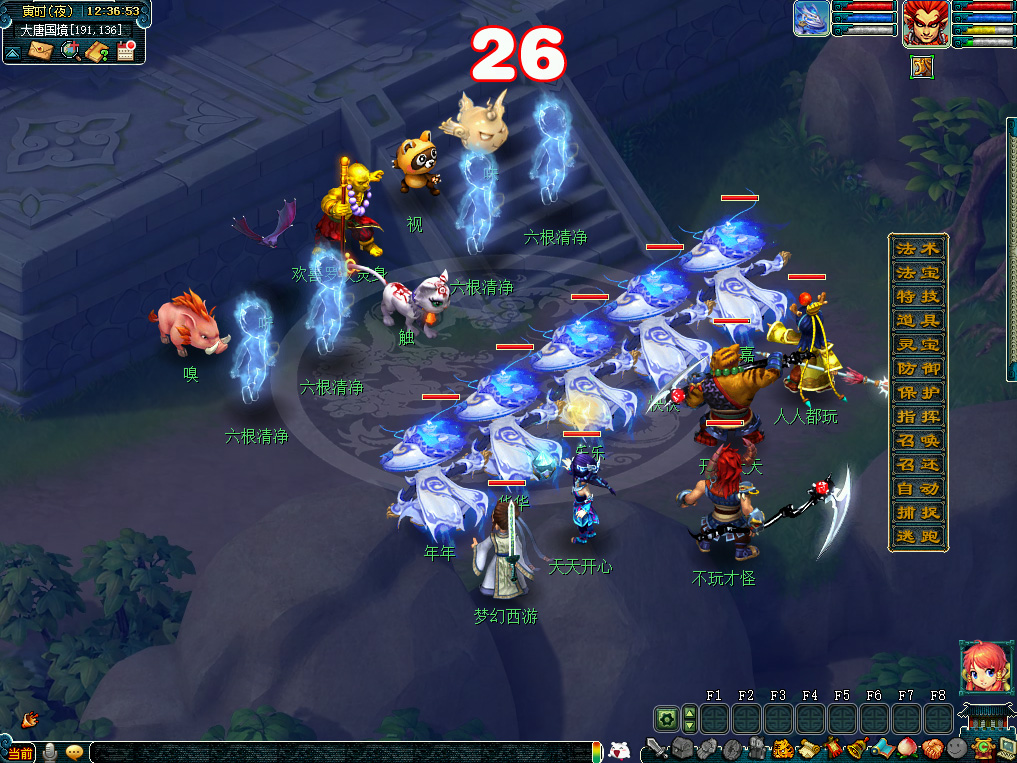This screenshot has height=763, width=1017.
Task: Choose the 法宝 battle command
Action: (917, 272)
